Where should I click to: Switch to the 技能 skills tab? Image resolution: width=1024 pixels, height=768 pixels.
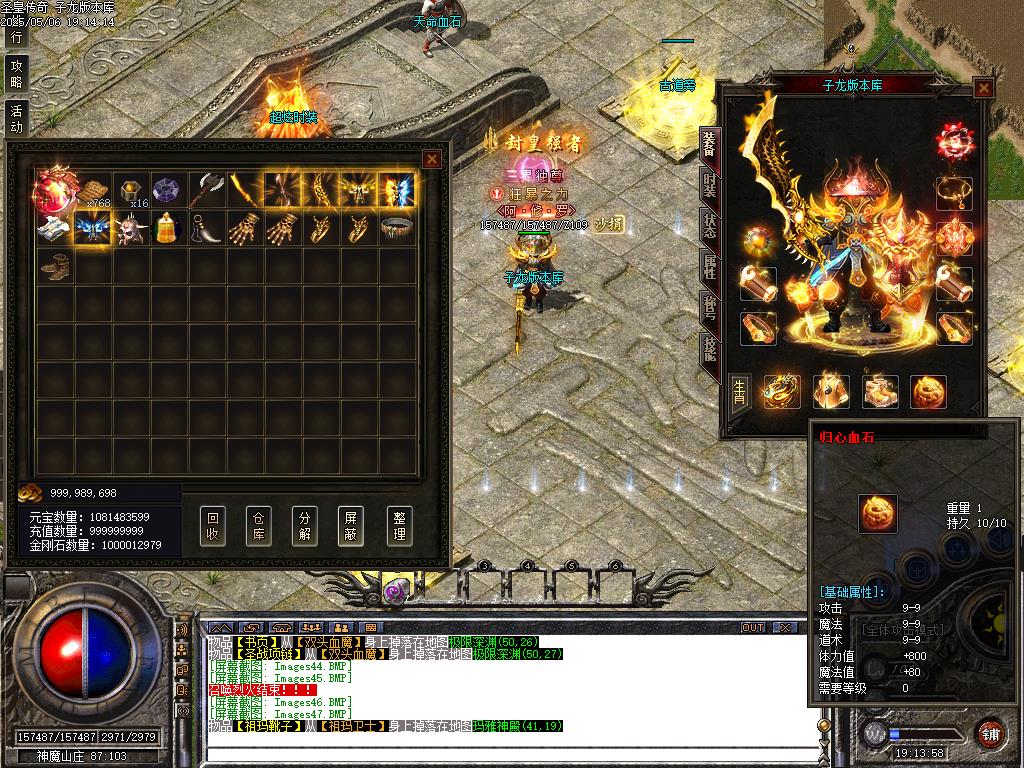click(x=710, y=349)
